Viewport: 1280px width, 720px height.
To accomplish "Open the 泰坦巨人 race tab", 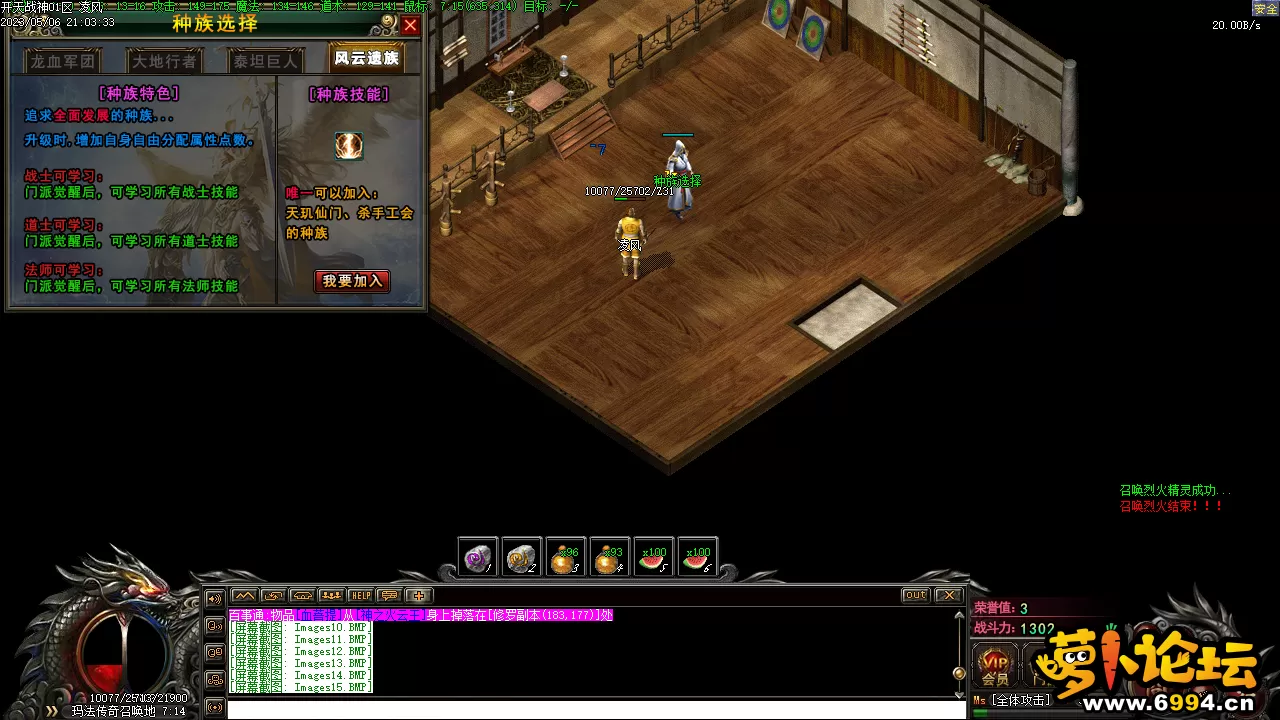I will click(265, 61).
